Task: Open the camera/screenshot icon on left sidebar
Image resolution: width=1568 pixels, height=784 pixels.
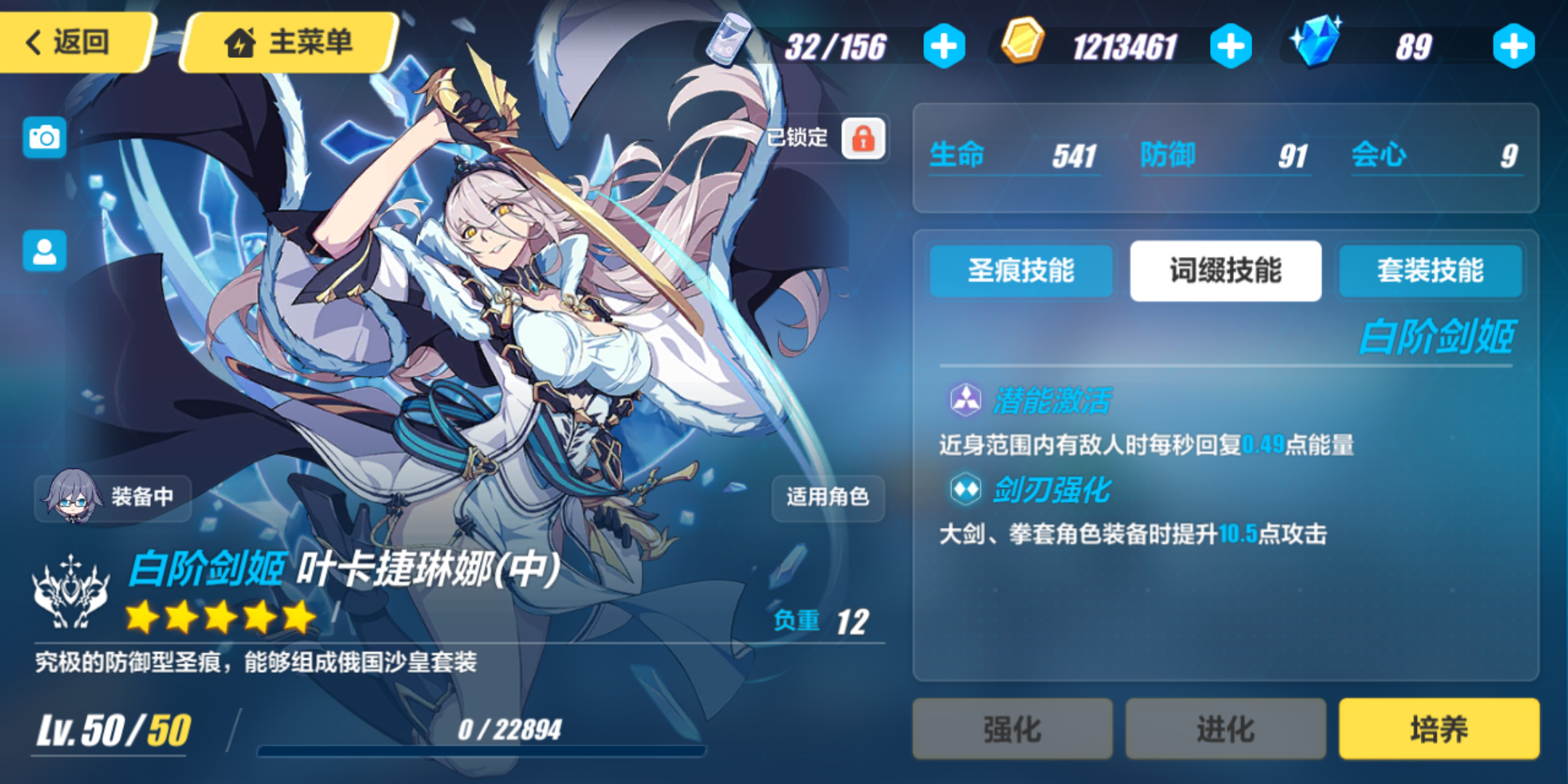Action: 44,136
